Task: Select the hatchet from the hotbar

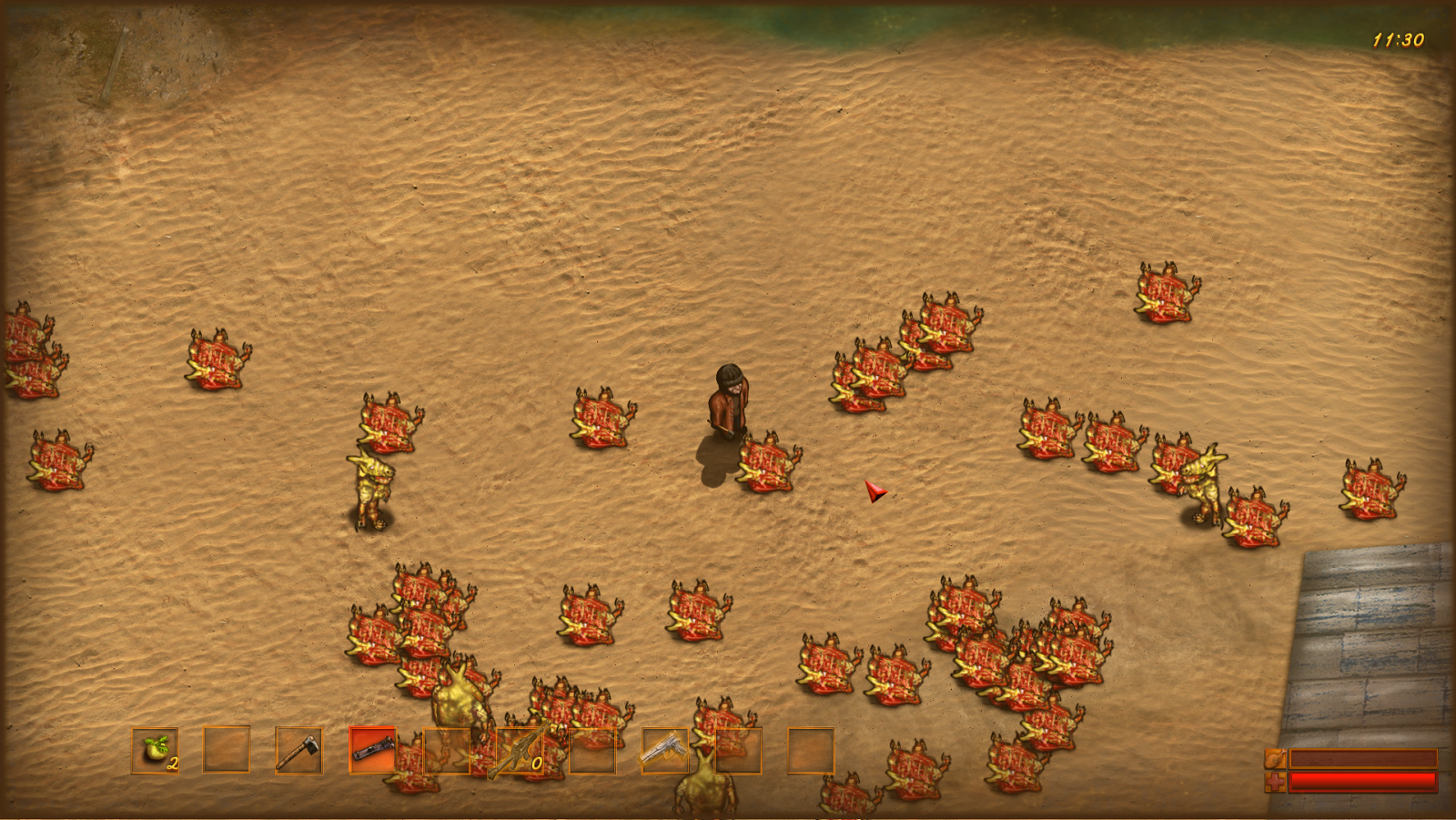Action: coord(299,754)
